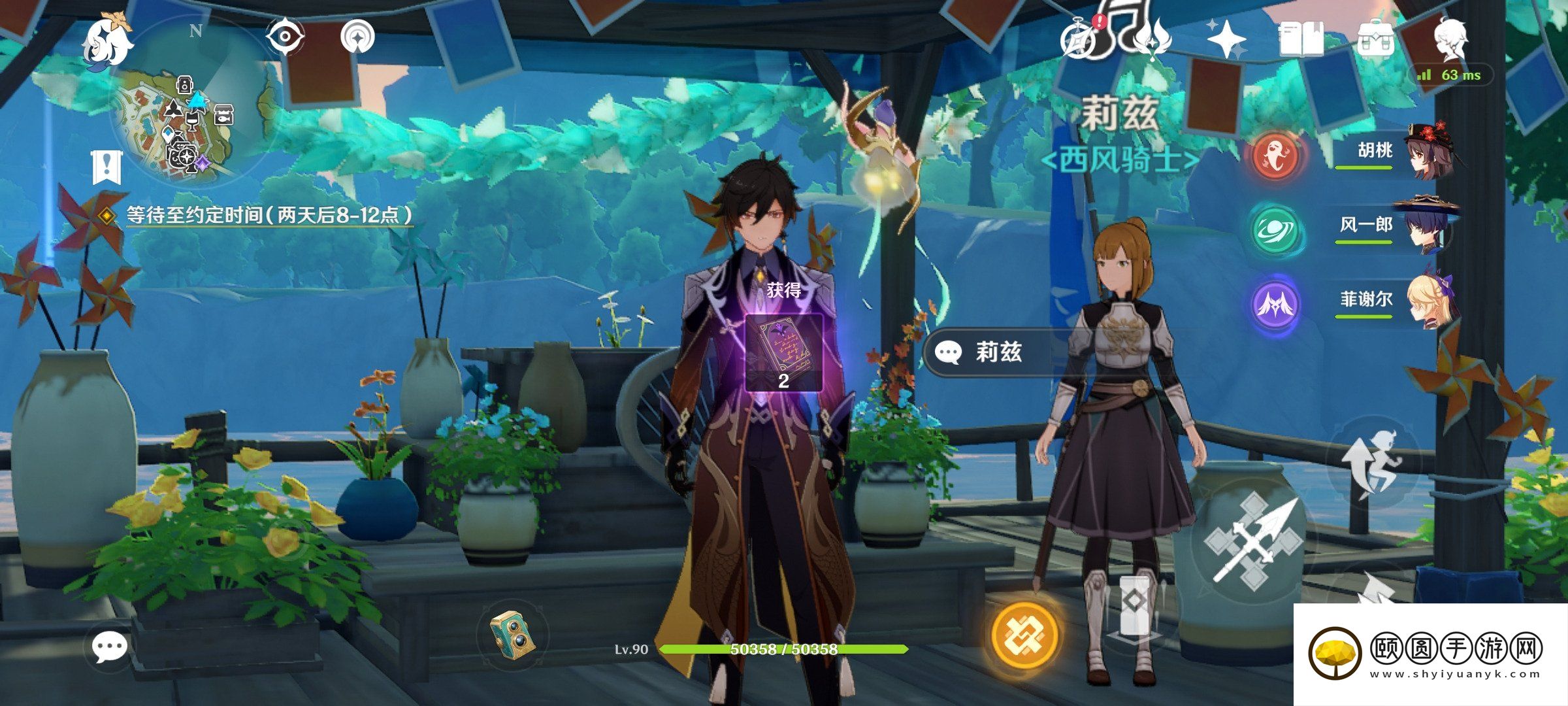Open the chat bubble
Viewport: 1568px width, 706px height.
pos(108,647)
